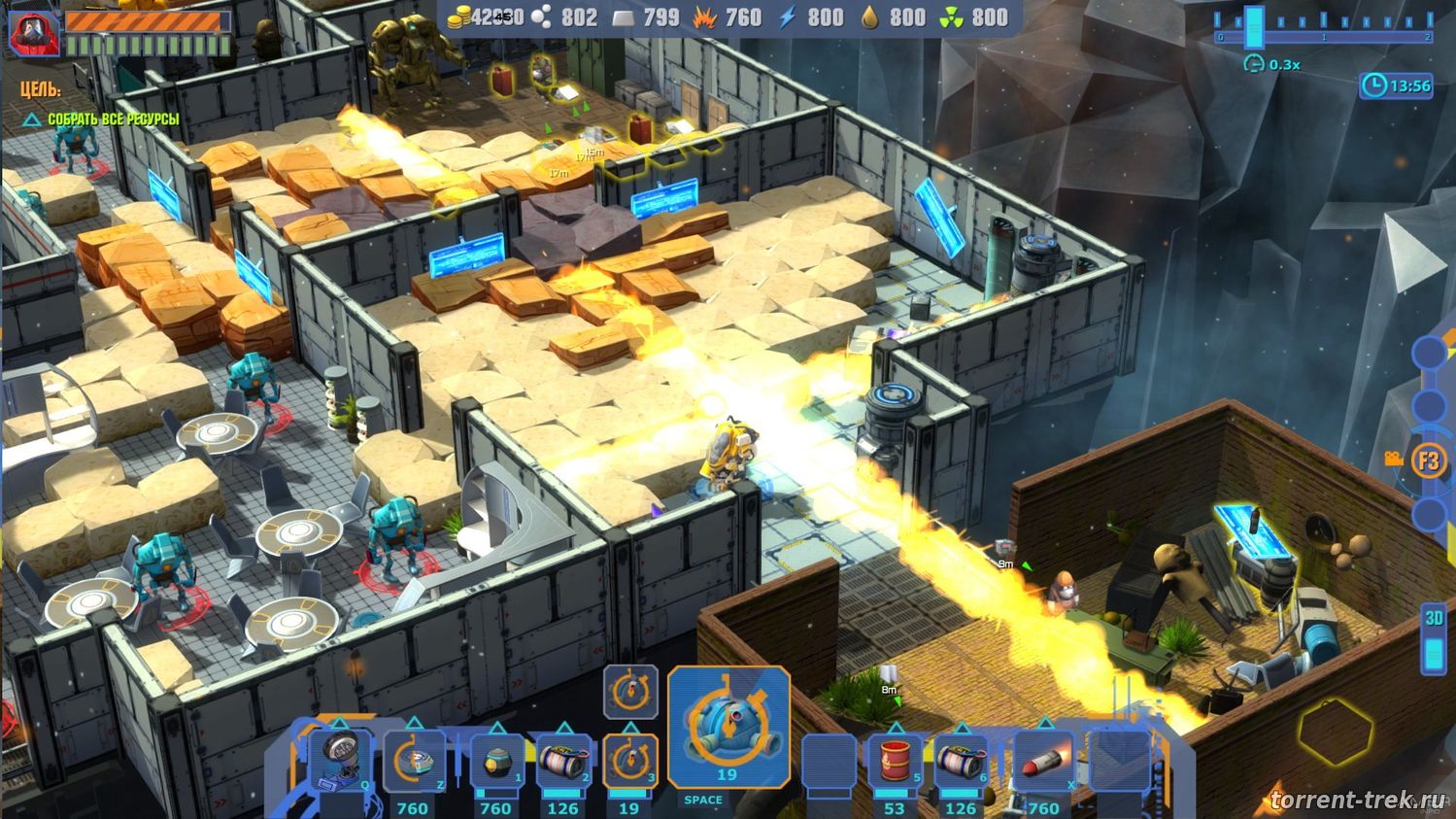1456x819 pixels.
Task: Select the flashlight gadget slot
Action: tap(340, 760)
